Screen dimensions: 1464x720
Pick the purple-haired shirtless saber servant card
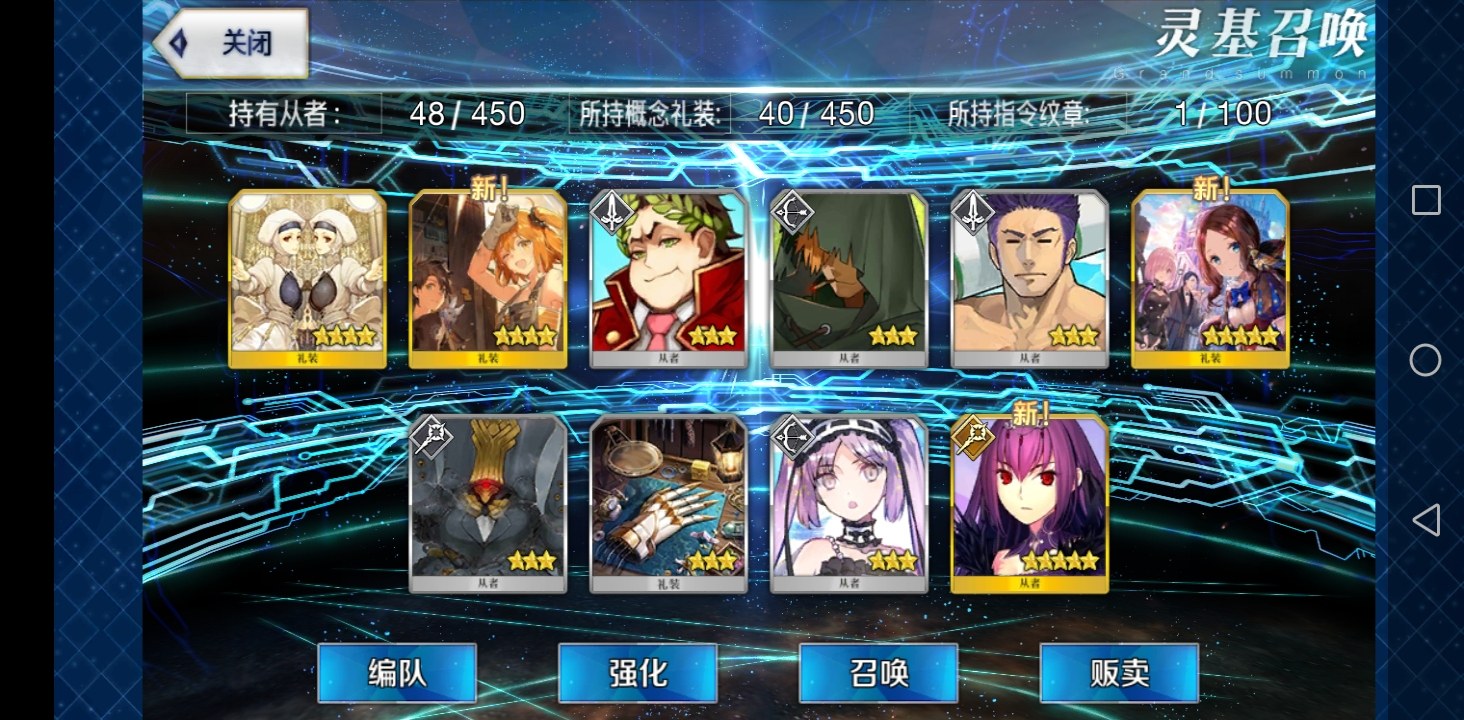click(x=1030, y=278)
